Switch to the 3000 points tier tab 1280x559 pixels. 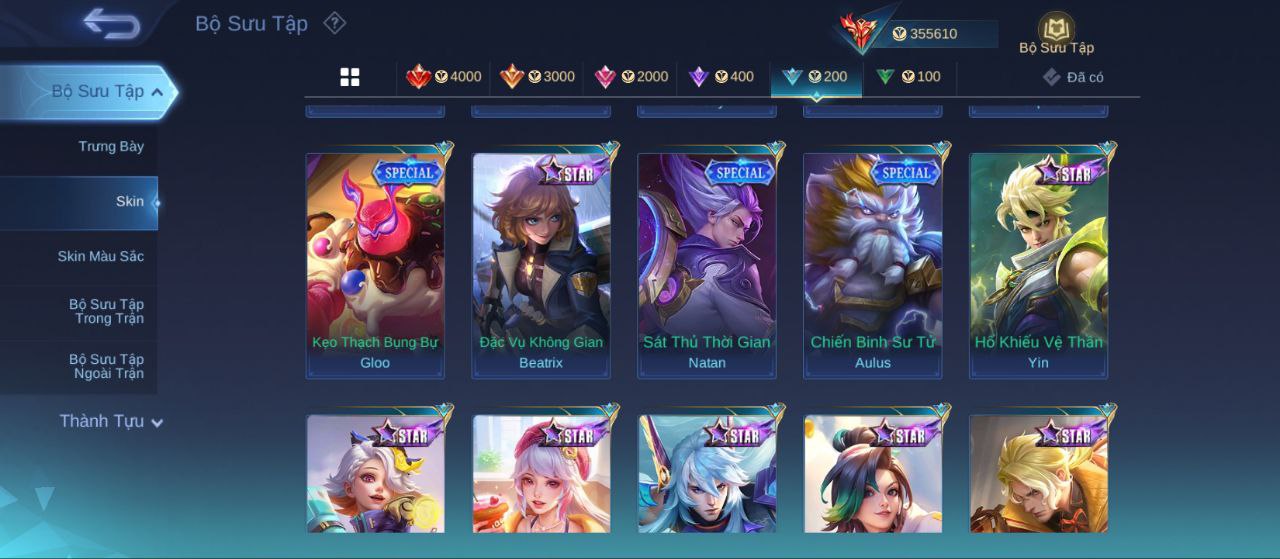[537, 77]
